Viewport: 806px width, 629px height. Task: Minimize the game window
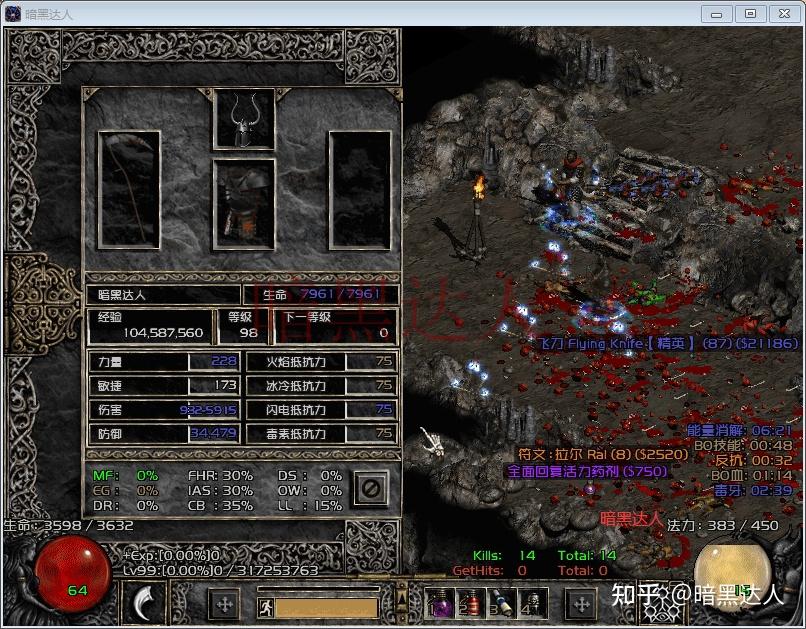(716, 13)
